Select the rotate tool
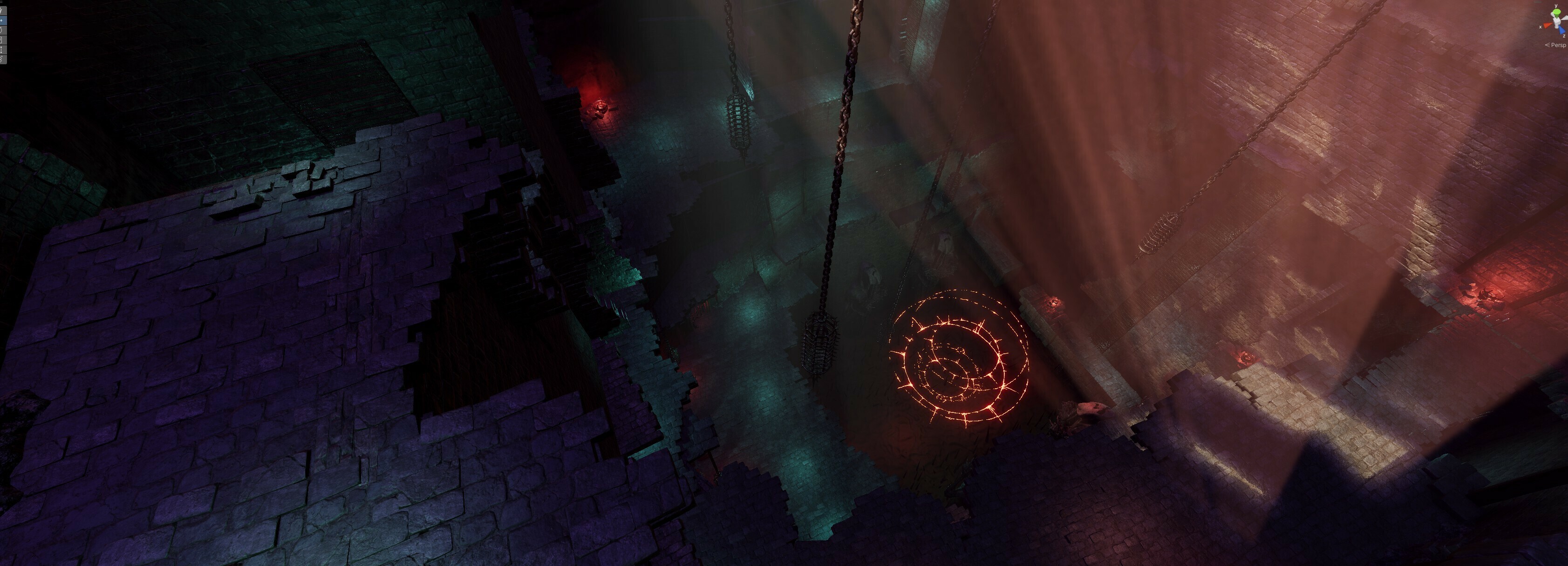This screenshot has height=566, width=1568. coord(2,30)
